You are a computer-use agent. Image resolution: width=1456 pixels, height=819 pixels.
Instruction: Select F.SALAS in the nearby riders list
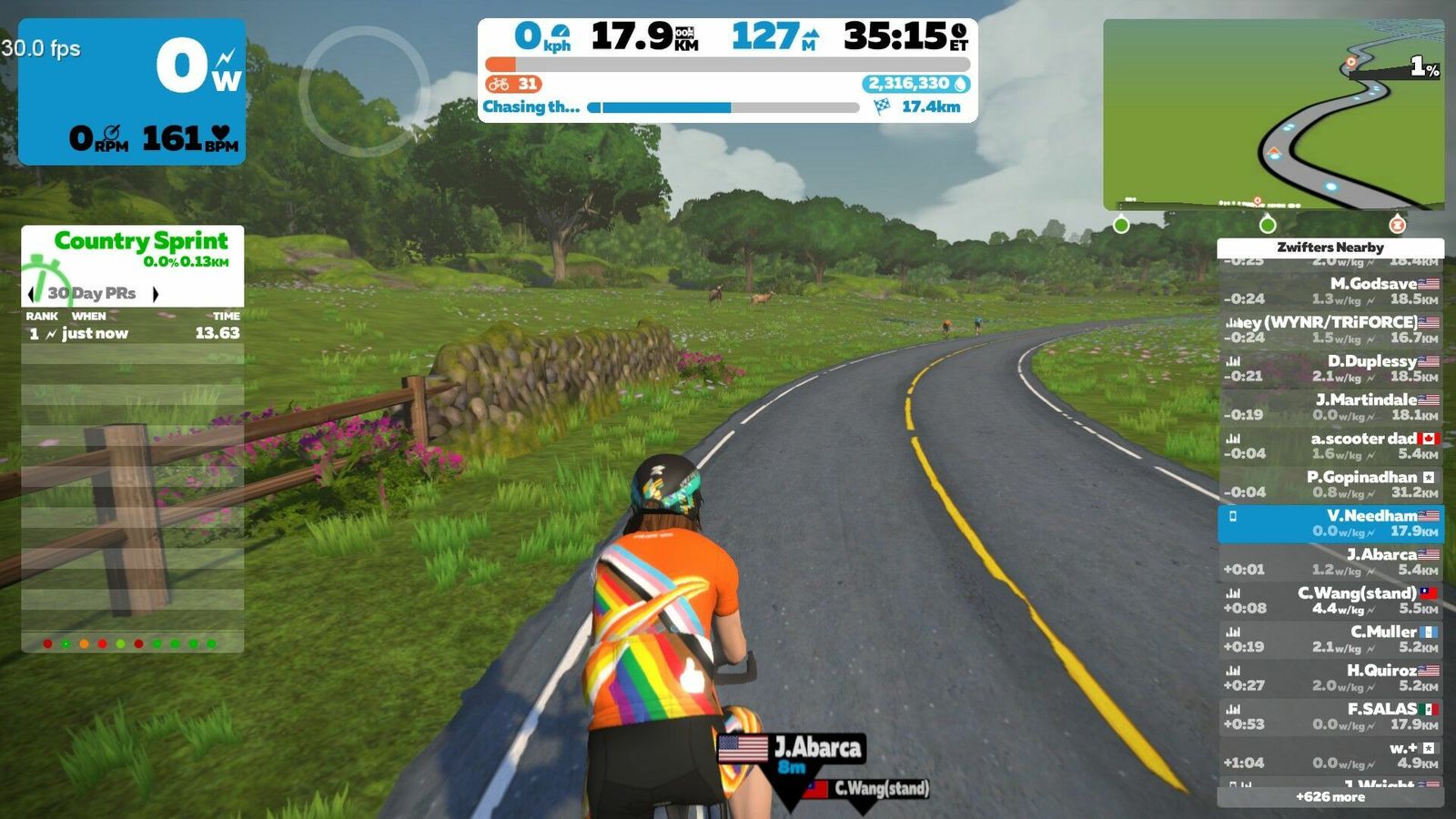click(x=1330, y=716)
